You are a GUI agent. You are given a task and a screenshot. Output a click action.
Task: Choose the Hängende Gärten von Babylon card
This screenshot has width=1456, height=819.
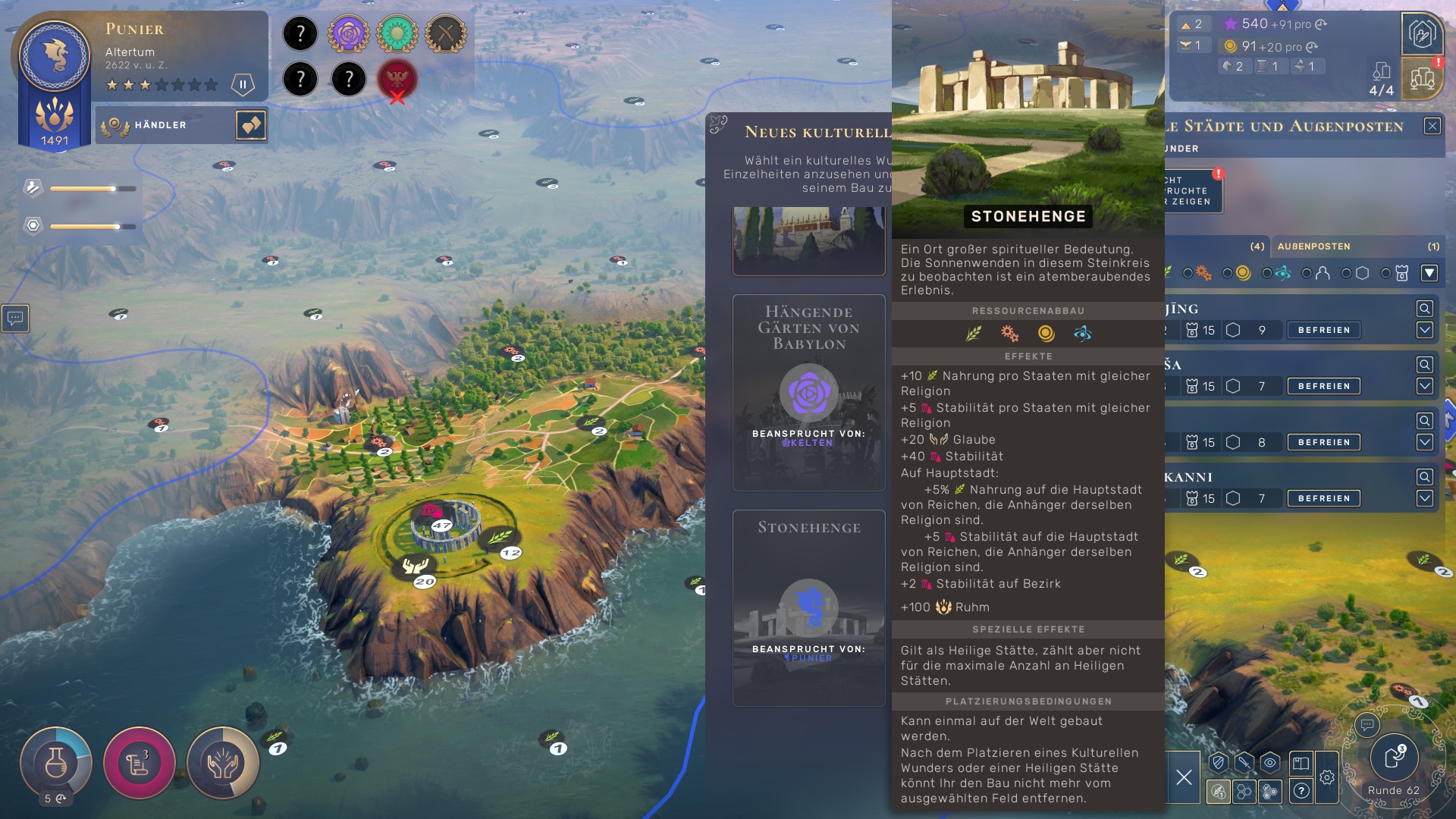click(808, 392)
